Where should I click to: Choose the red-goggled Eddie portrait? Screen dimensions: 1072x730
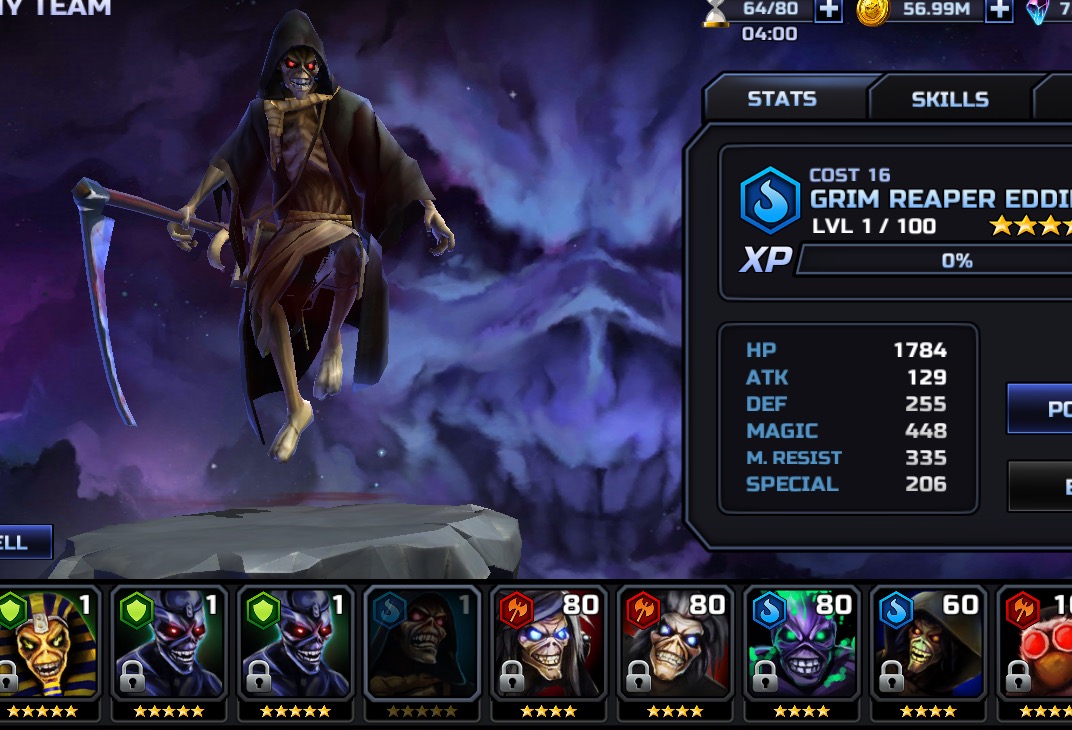point(1040,645)
